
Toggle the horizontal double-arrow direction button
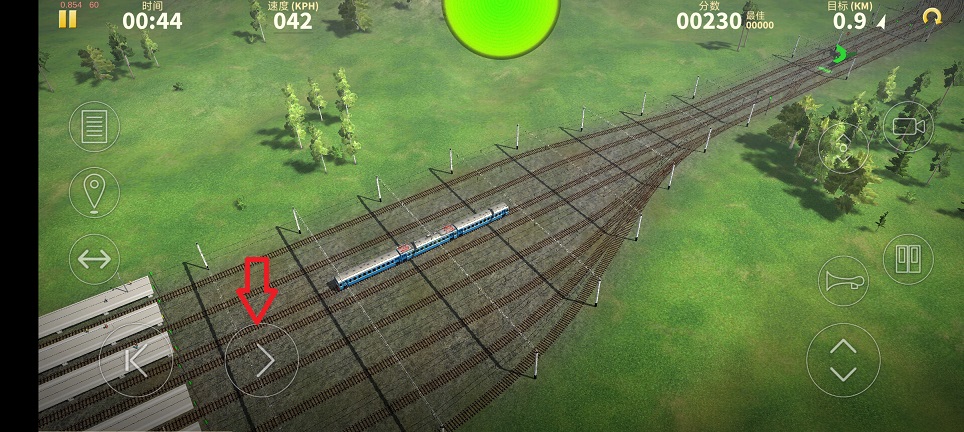(94, 260)
